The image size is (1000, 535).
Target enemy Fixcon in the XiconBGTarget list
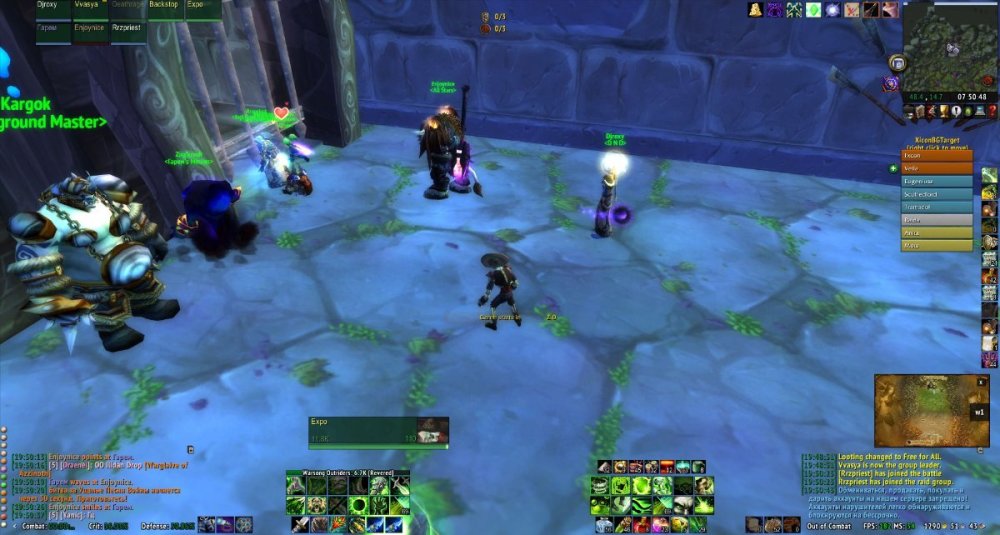[936, 155]
